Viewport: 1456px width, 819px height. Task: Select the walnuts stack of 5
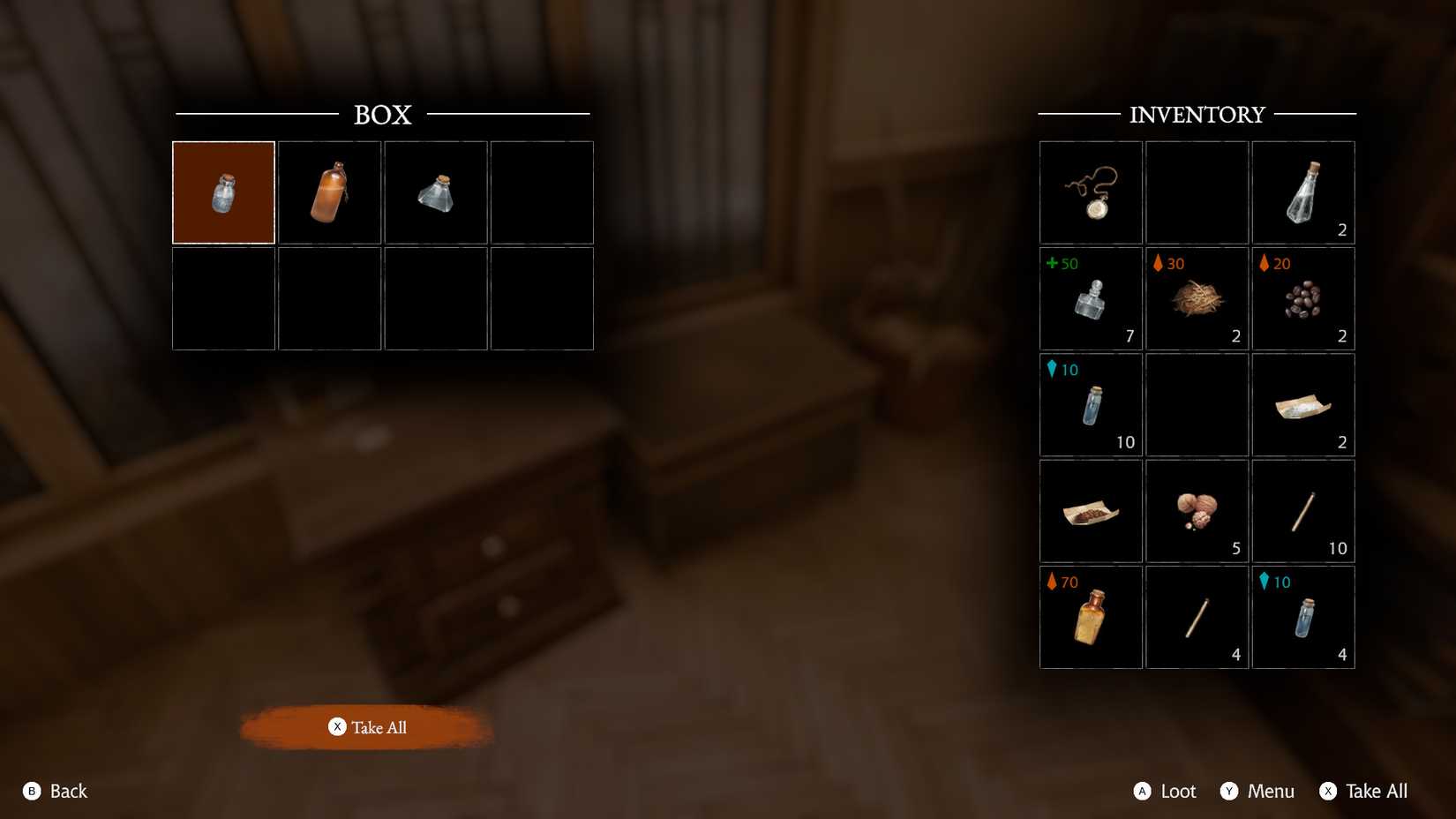click(x=1197, y=510)
